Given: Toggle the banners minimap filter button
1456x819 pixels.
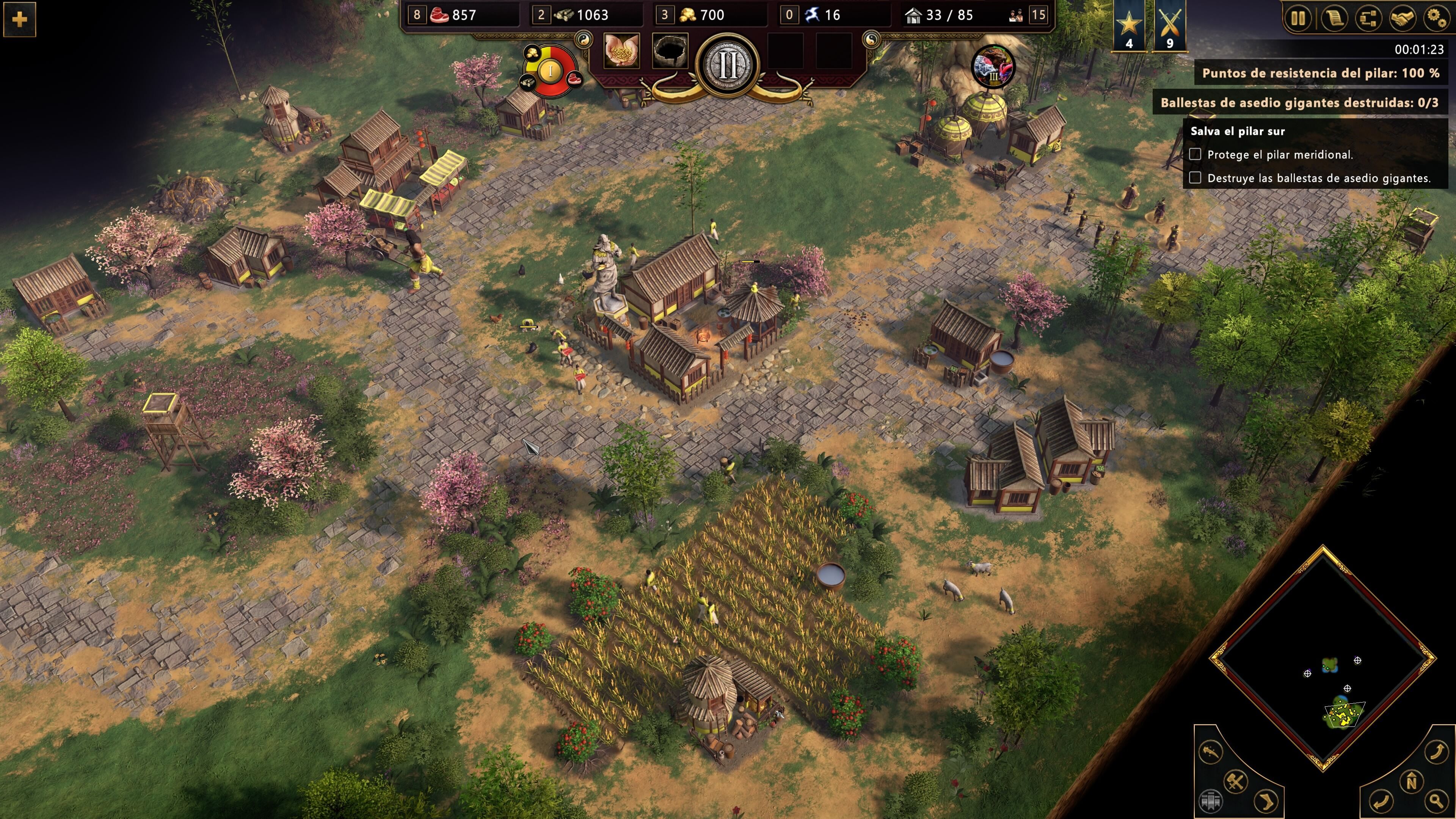Looking at the screenshot, I should (x=1208, y=800).
